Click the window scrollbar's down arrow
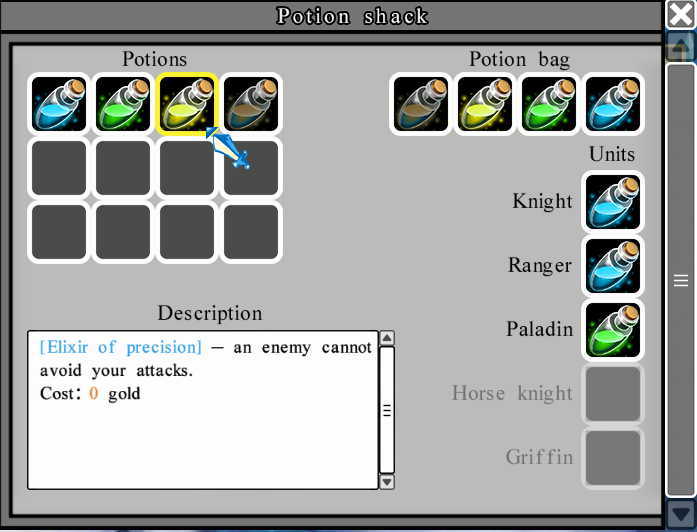The image size is (697, 532). tap(680, 514)
